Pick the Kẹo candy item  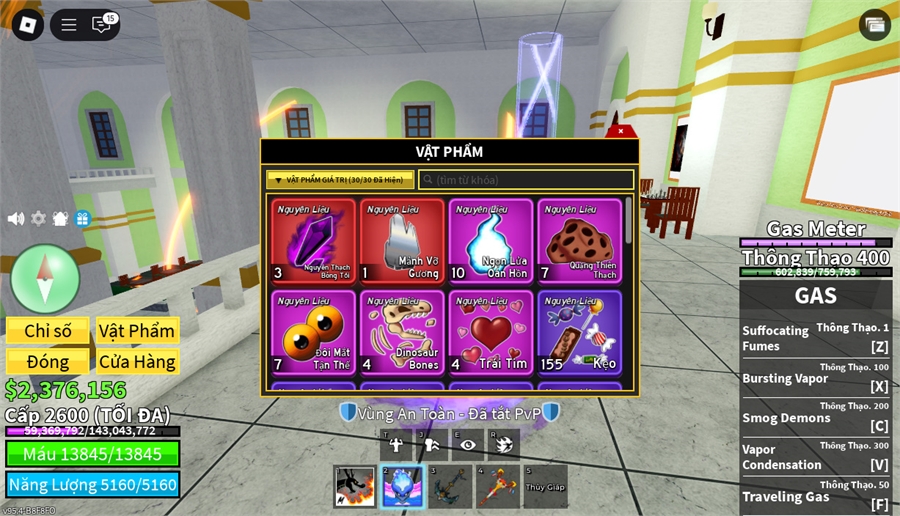(580, 332)
